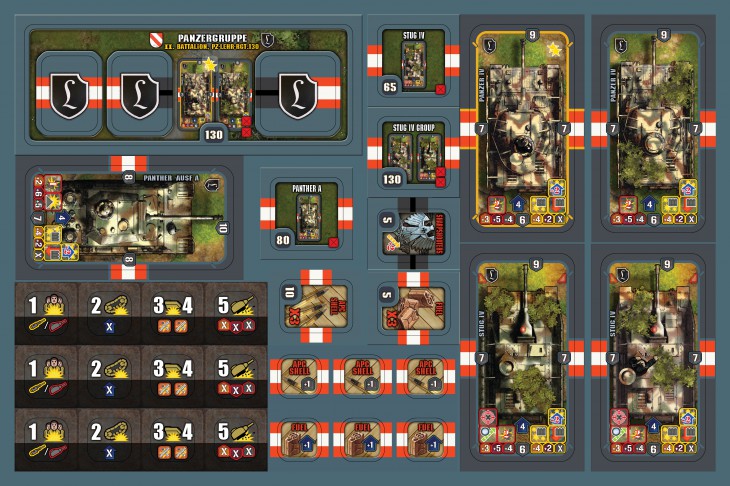Select the Fuel X3 crate tile
730x486 pixels.
click(x=413, y=308)
